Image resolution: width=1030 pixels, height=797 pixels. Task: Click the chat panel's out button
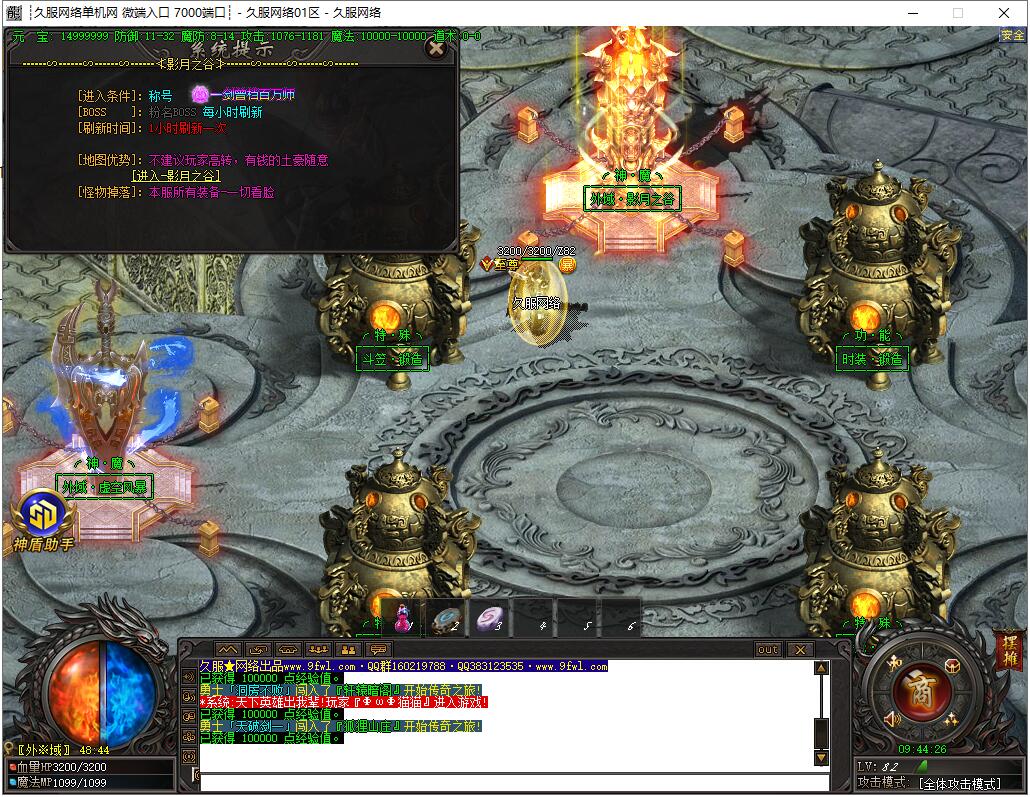(768, 650)
